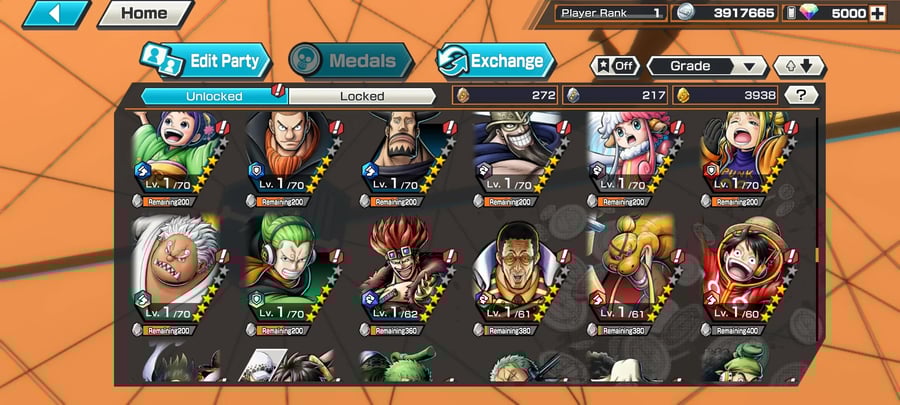Switch the sort order direction arrows
The width and height of the screenshot is (900, 405).
799,66
